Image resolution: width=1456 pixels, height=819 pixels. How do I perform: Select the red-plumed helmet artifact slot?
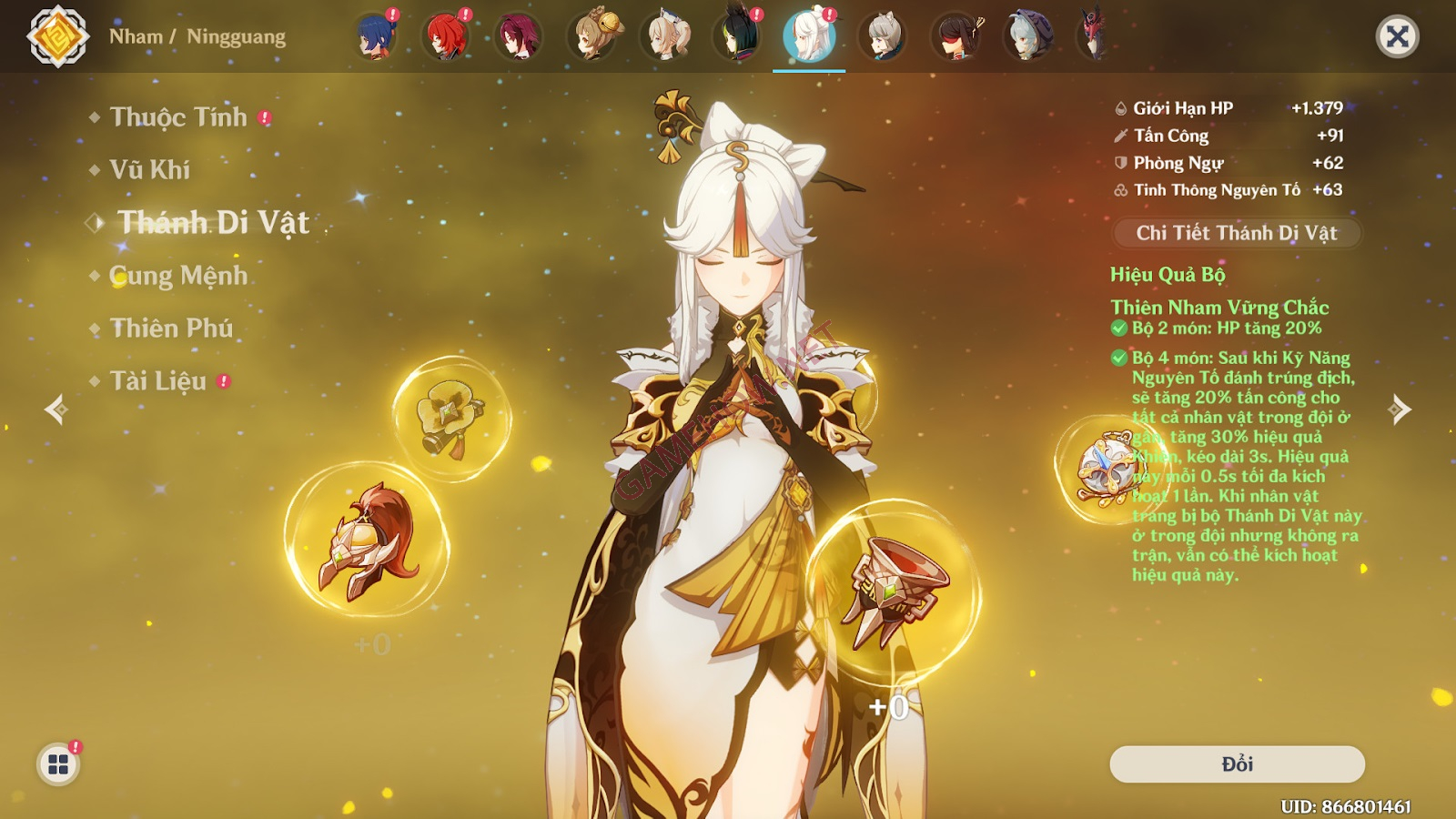(367, 541)
